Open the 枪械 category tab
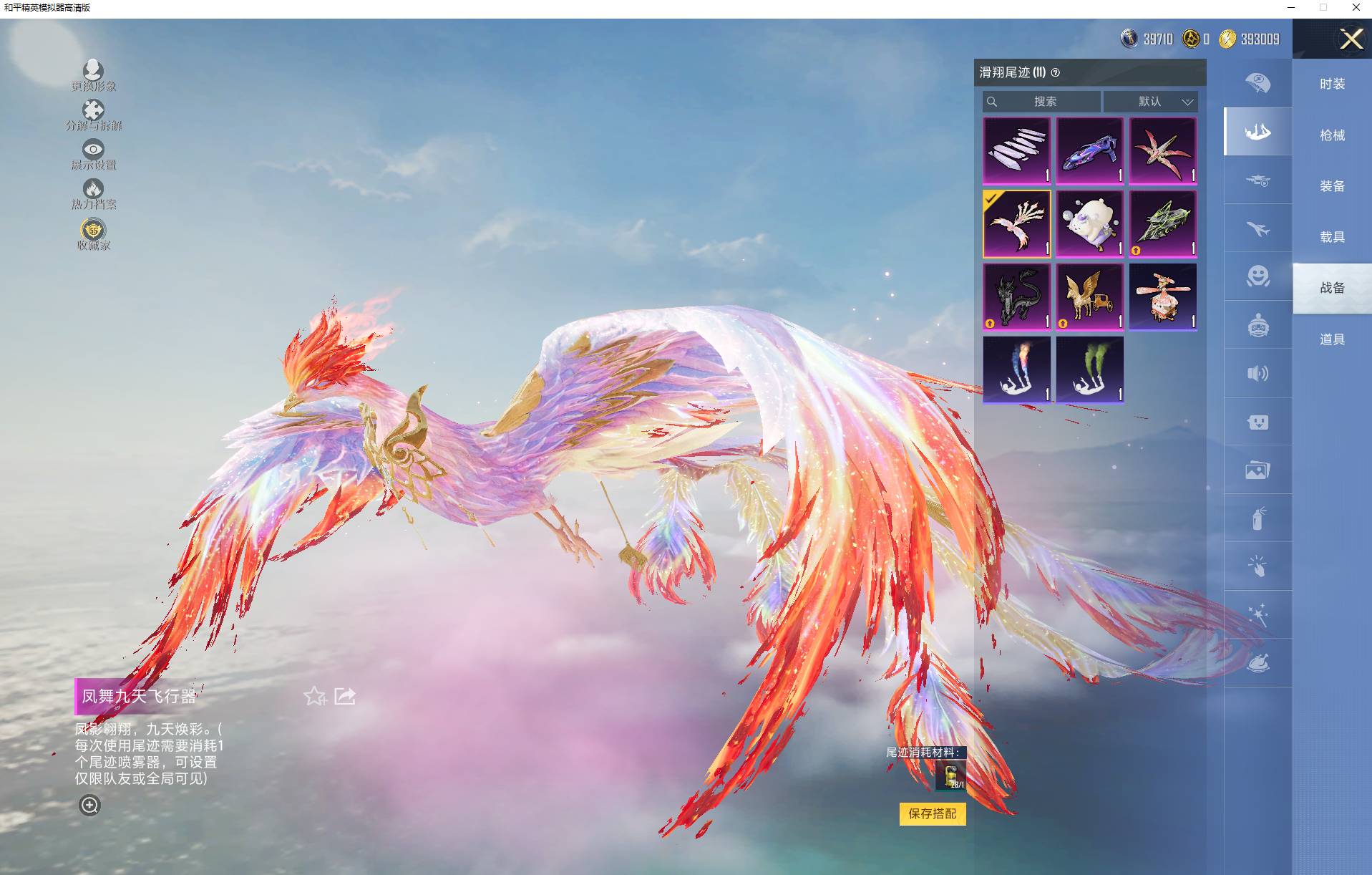This screenshot has height=875, width=1372. (1332, 135)
